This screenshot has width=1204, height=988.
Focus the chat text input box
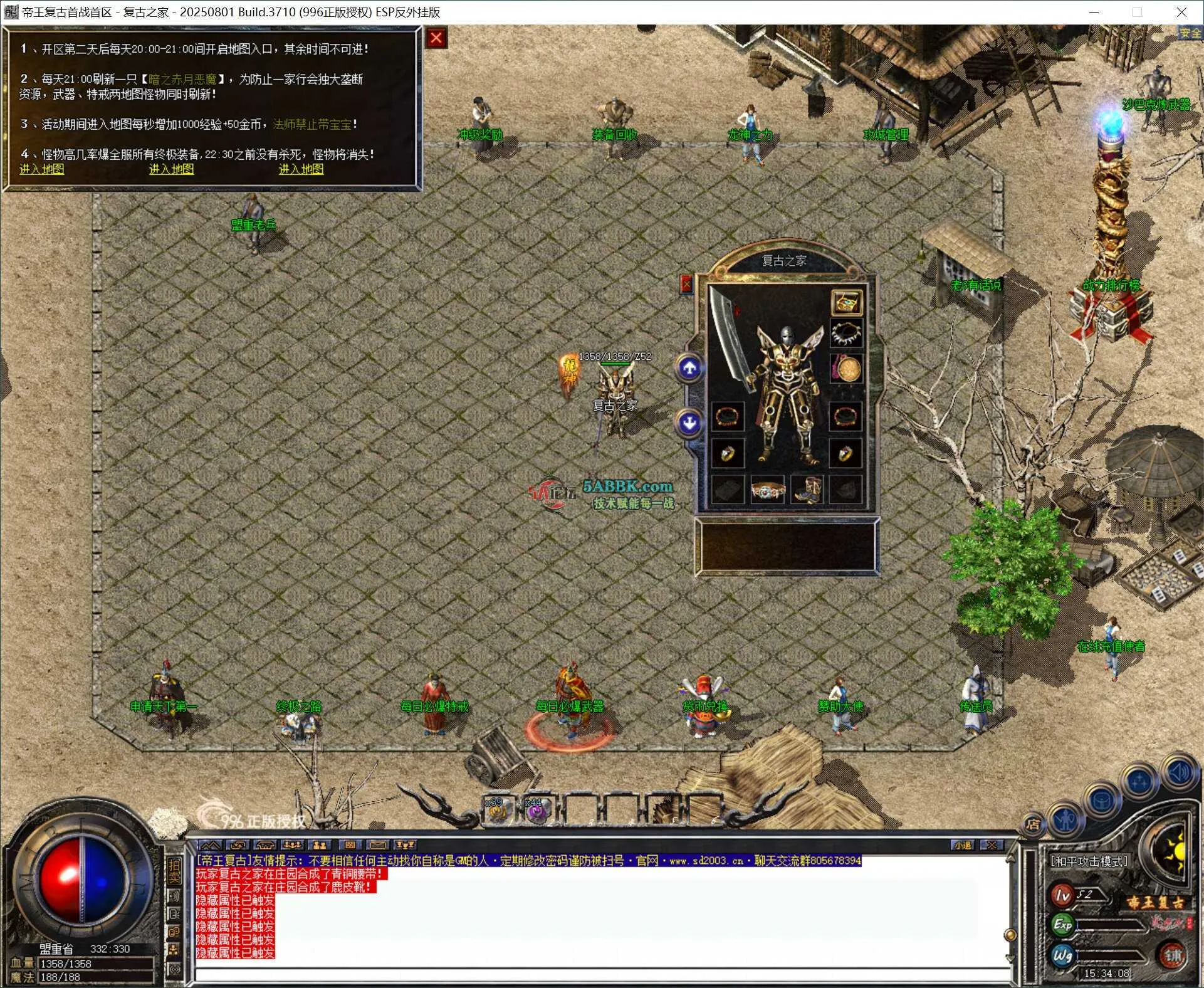(602, 975)
